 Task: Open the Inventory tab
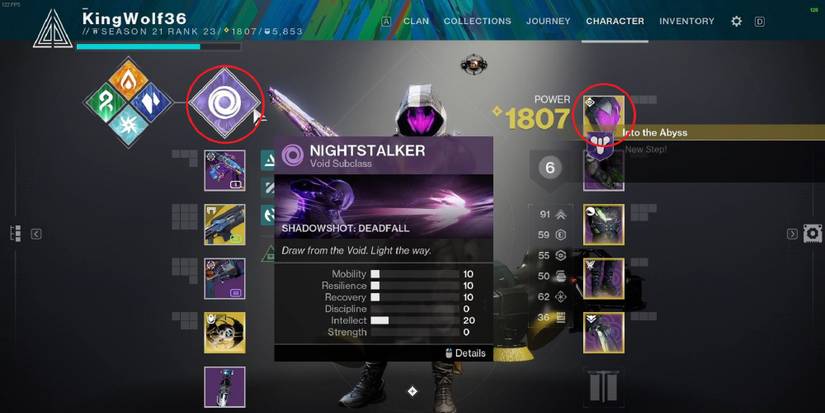(x=687, y=21)
